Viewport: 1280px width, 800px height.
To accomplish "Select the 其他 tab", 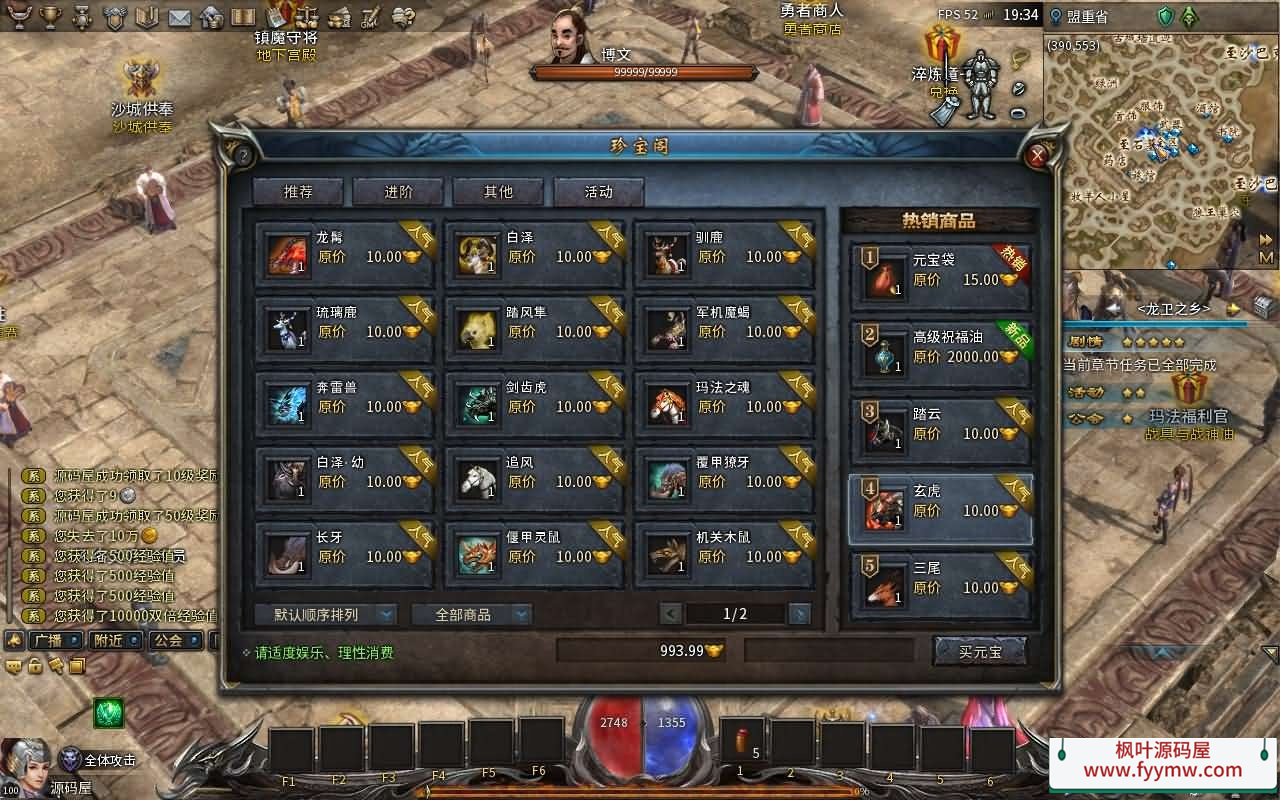I will pos(498,192).
